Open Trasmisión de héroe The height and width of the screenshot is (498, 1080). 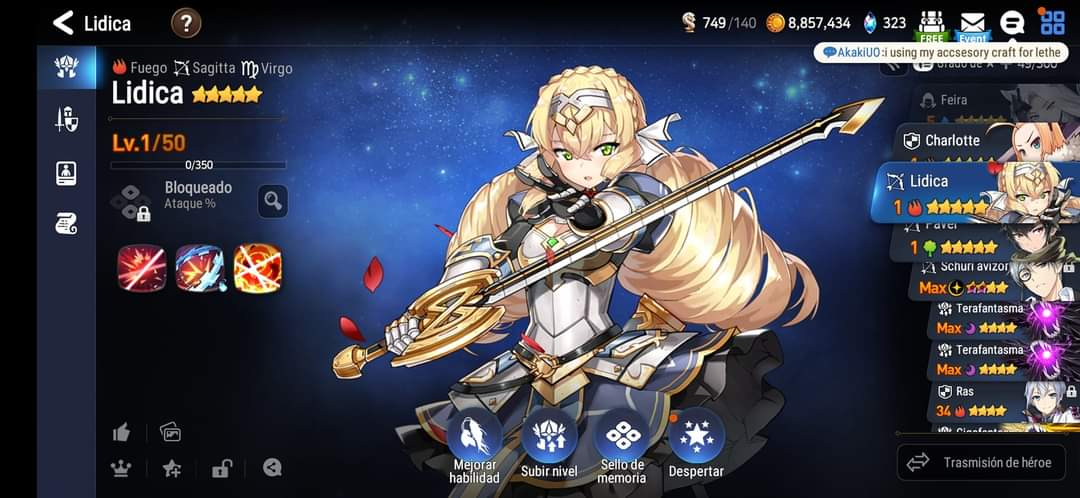point(981,462)
